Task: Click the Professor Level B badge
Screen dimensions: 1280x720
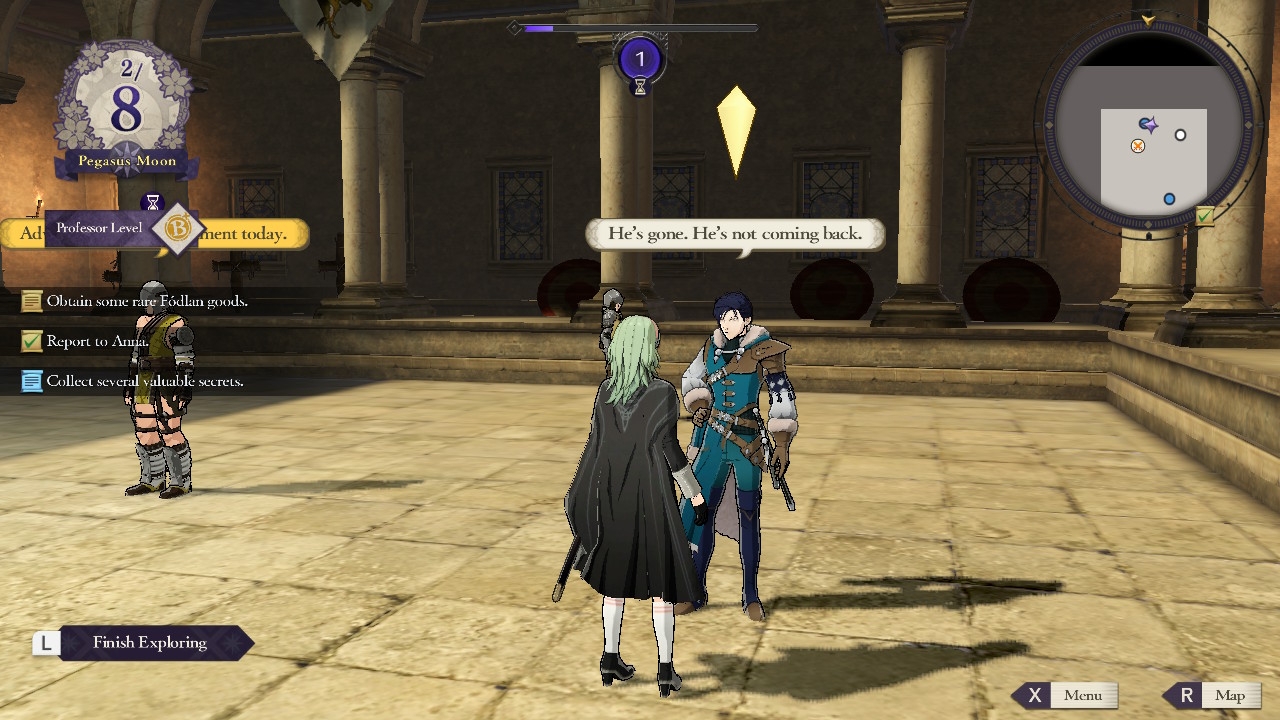Action: [178, 229]
